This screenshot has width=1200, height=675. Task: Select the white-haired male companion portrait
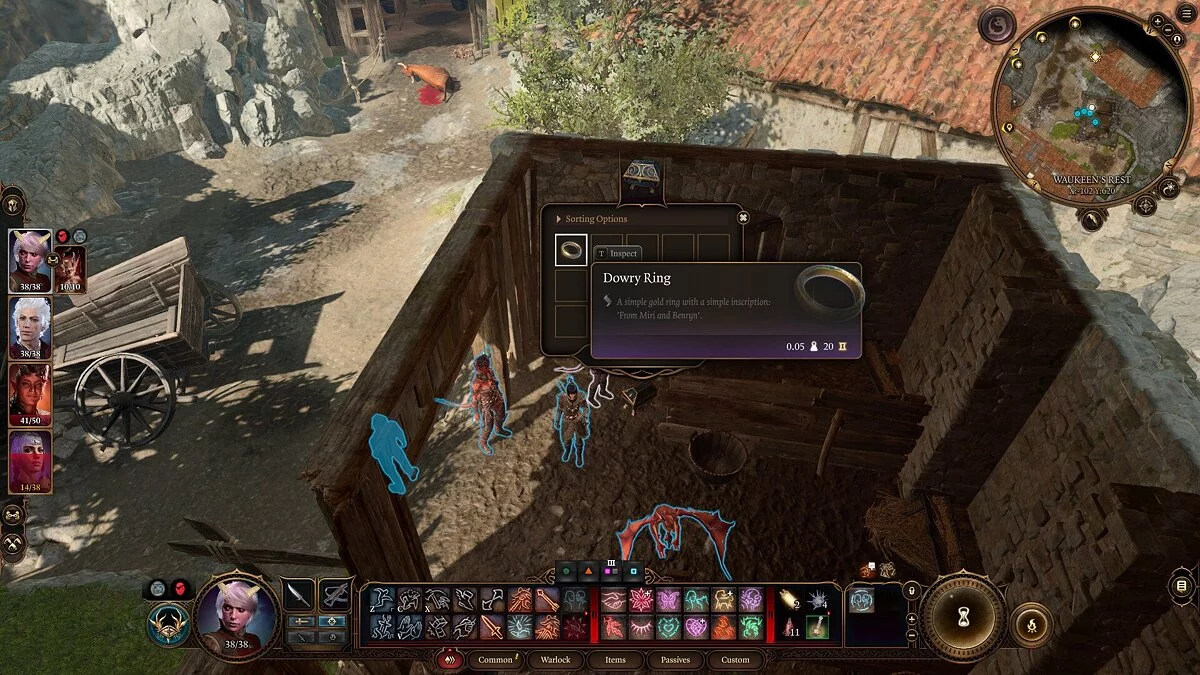(x=30, y=326)
